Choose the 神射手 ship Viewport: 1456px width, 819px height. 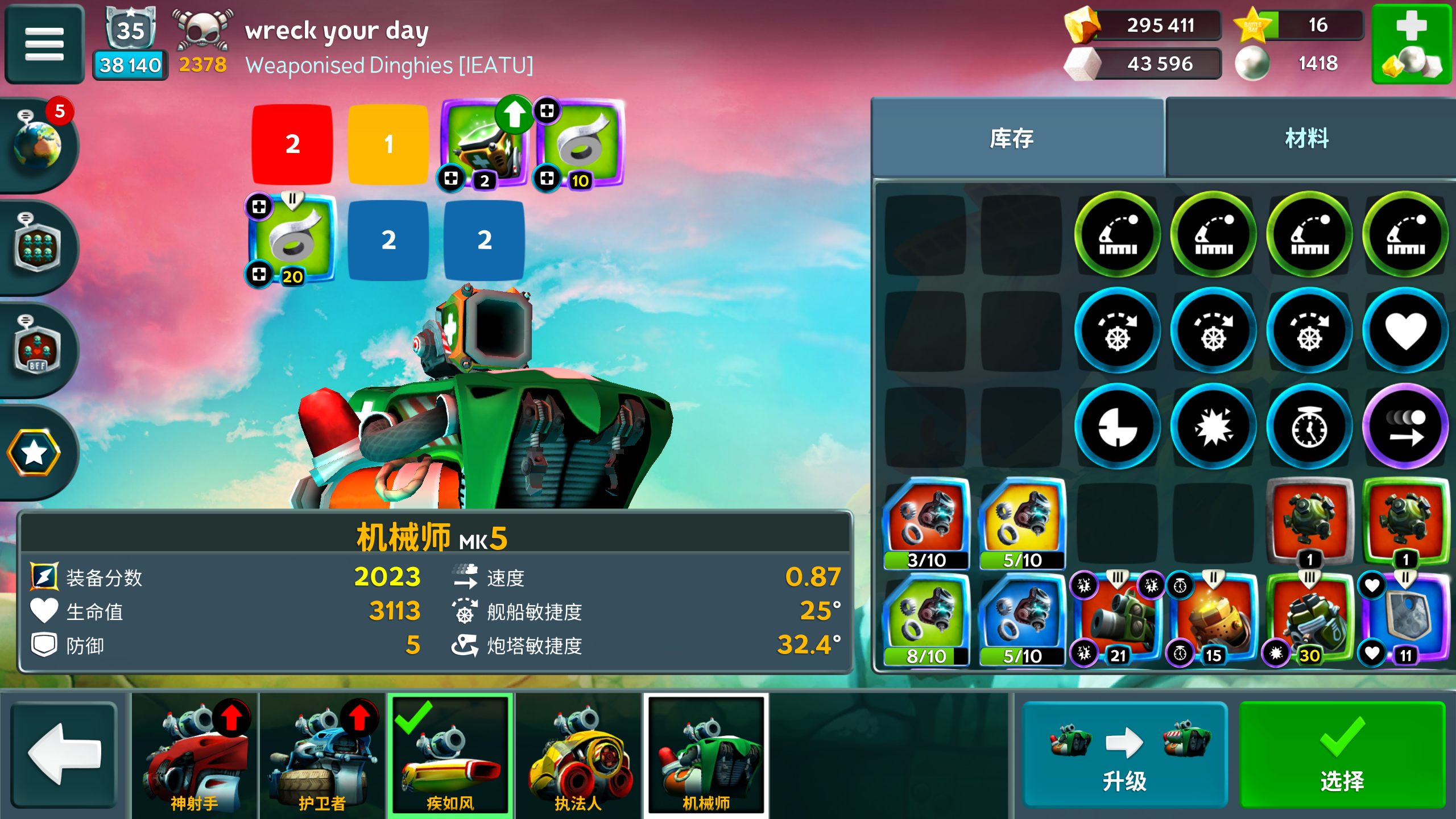(x=195, y=755)
